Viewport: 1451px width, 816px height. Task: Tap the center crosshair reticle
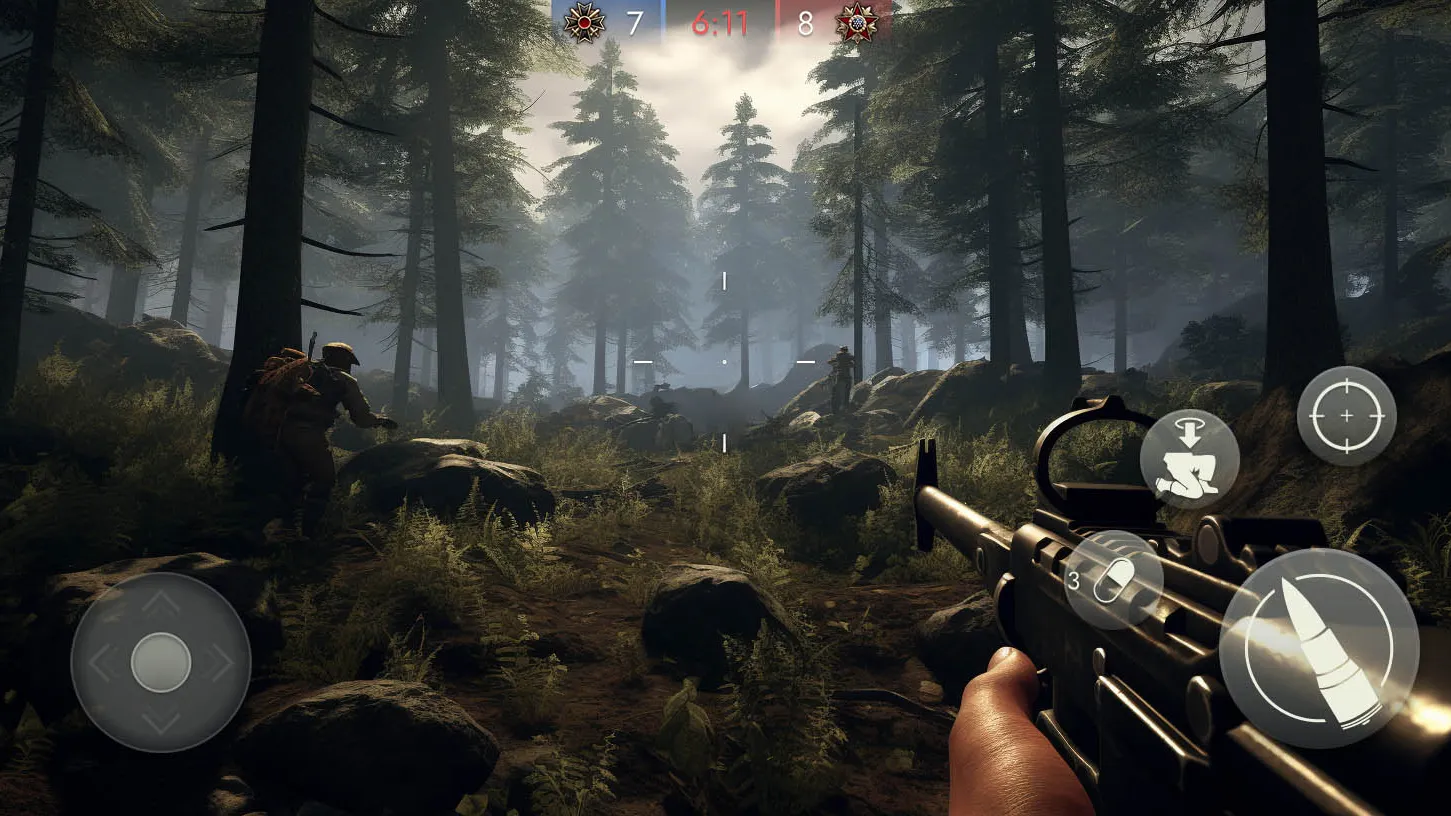(x=724, y=360)
